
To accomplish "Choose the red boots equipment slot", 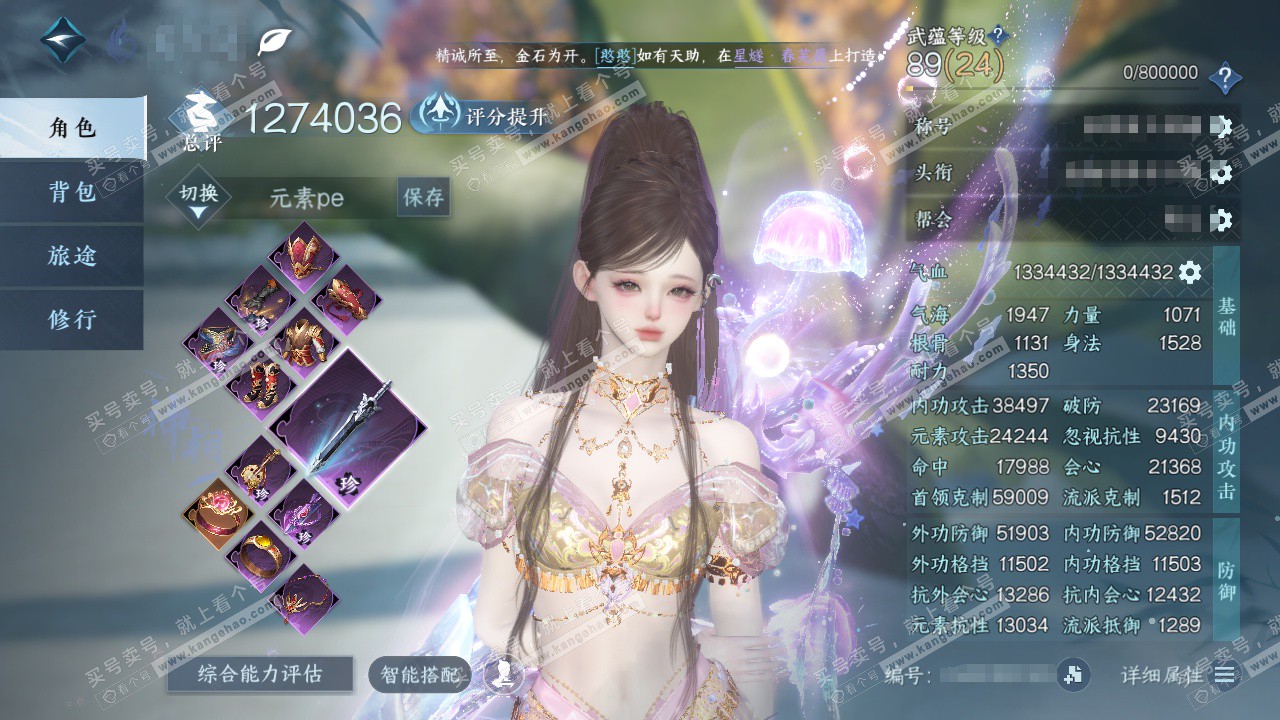I will 258,384.
